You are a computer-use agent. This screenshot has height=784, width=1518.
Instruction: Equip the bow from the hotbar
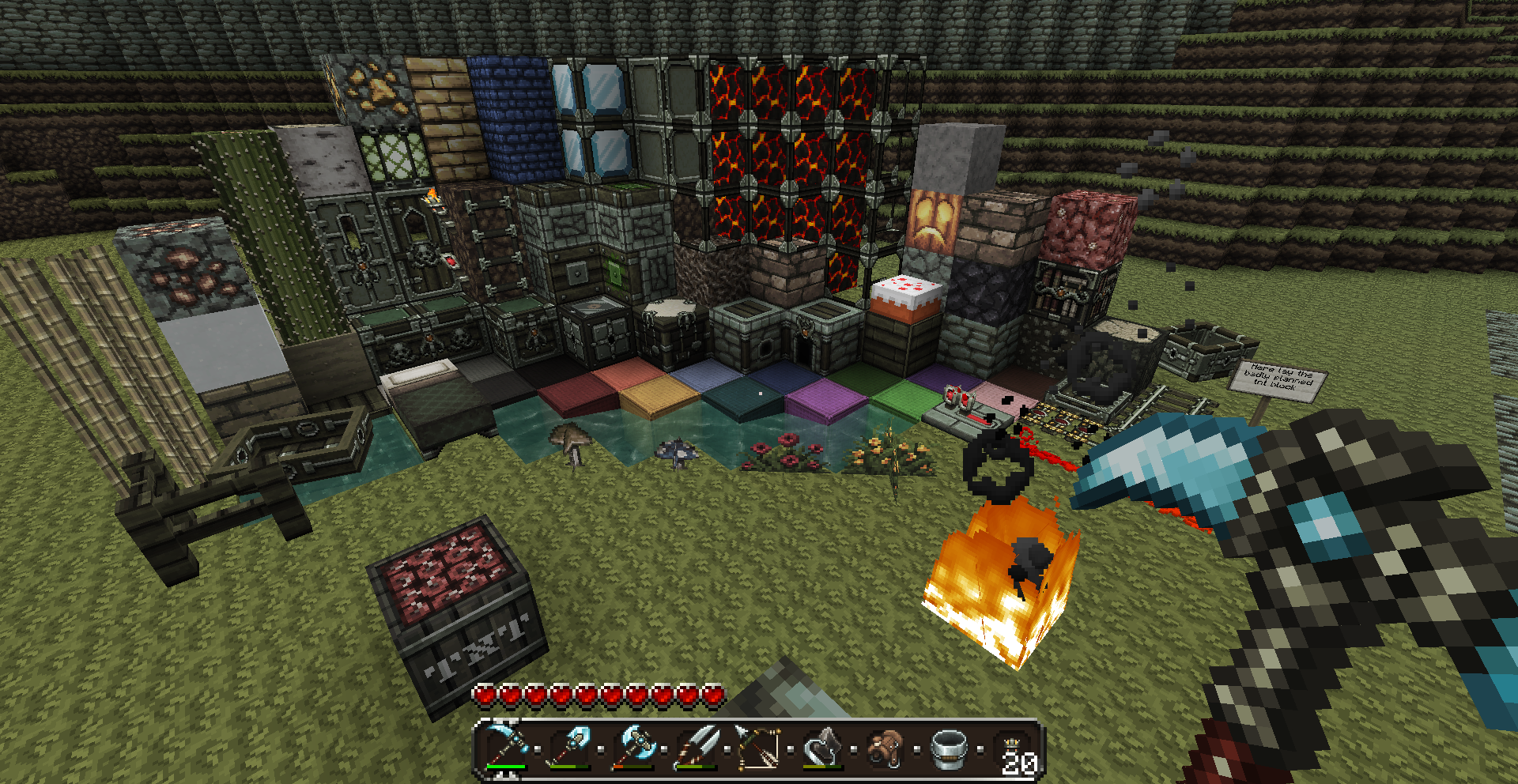[x=760, y=747]
